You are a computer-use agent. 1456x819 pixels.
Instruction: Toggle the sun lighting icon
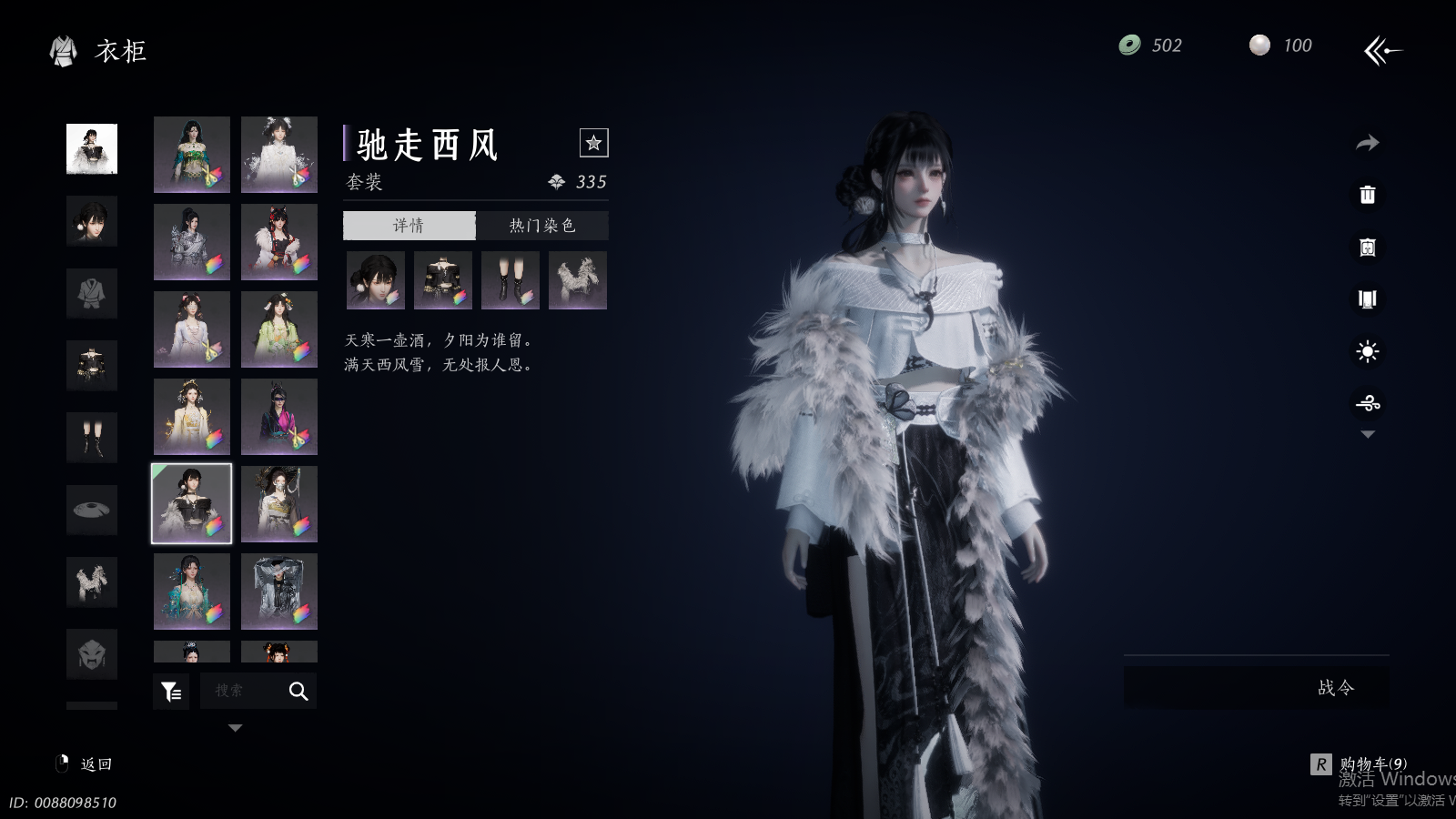[x=1367, y=351]
